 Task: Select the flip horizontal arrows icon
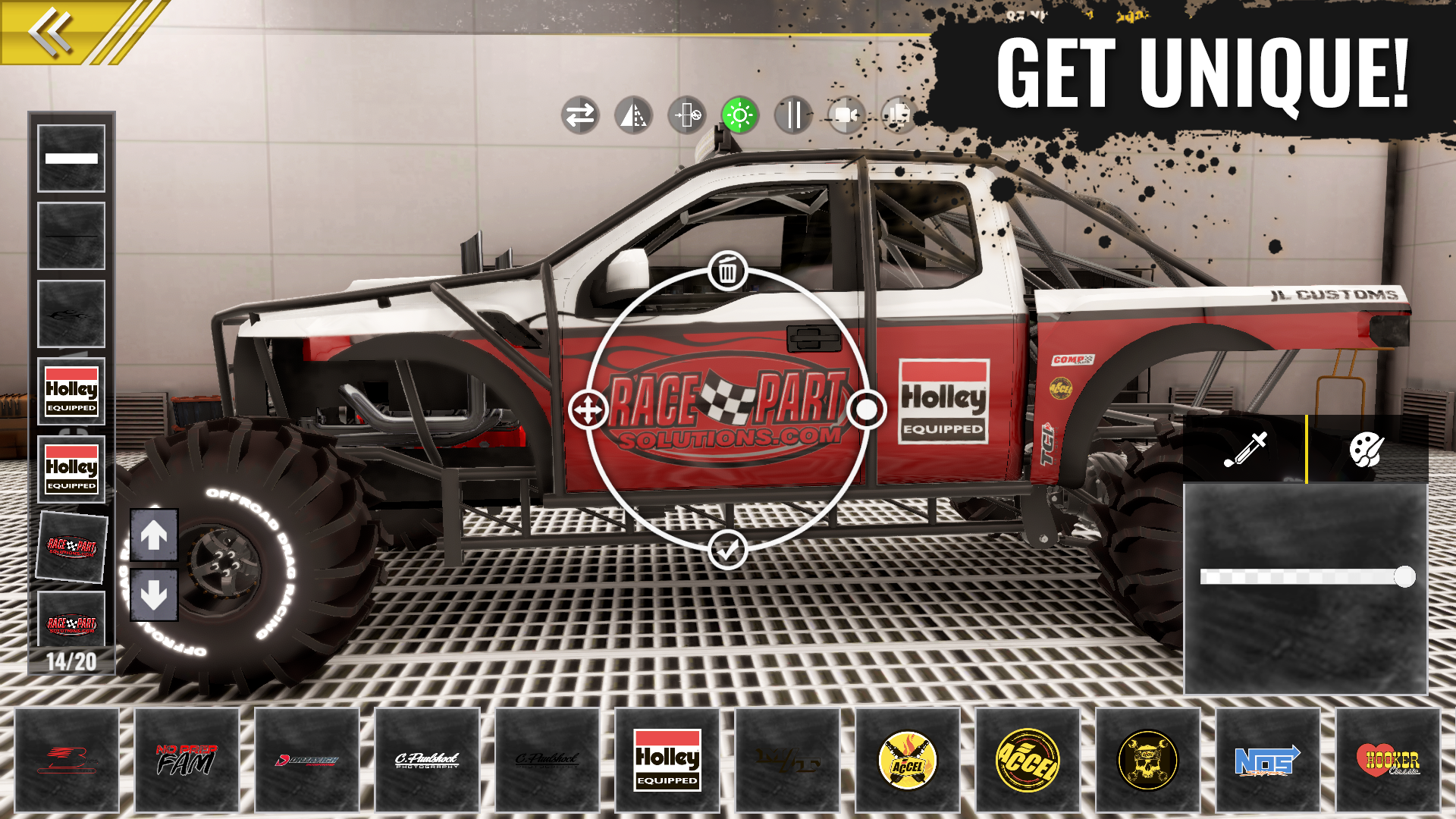[582, 117]
